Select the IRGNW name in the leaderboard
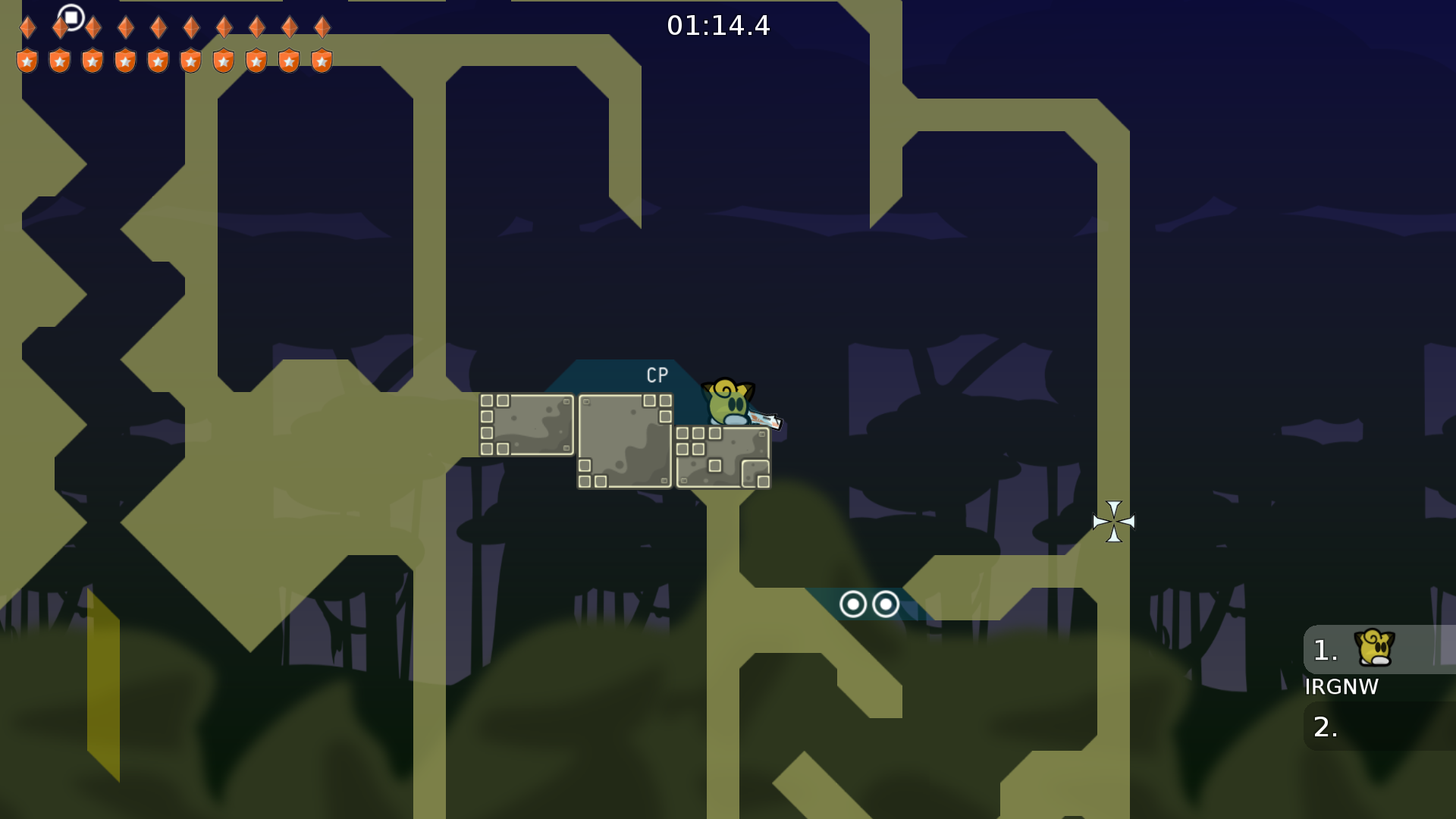The image size is (1456, 819). 1341,688
